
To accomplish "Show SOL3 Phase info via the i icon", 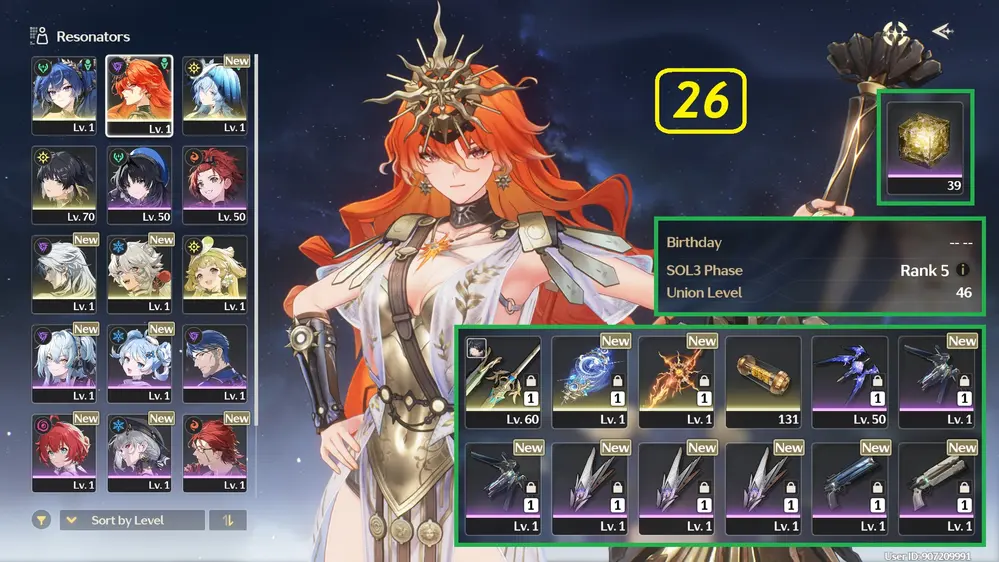I will point(963,270).
